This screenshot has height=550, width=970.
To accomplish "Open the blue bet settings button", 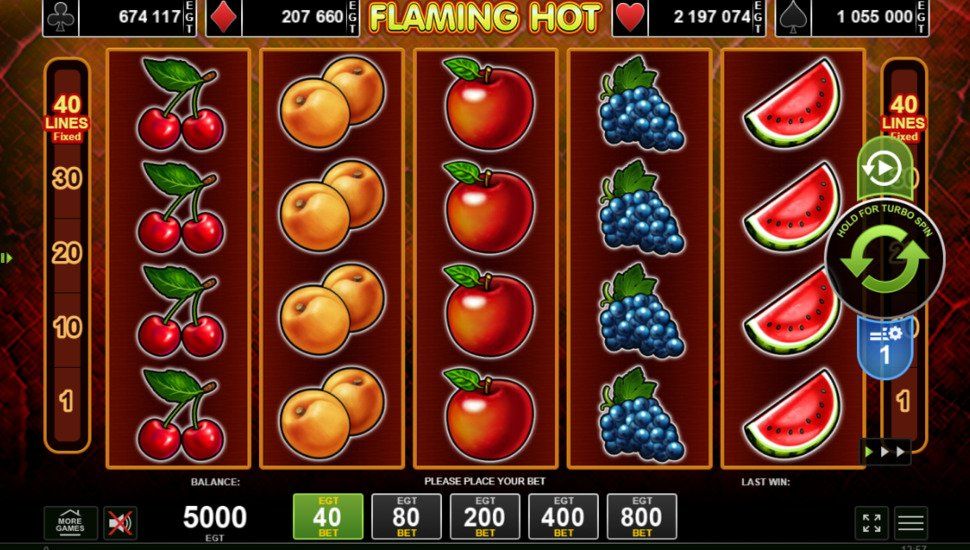I will (x=884, y=346).
